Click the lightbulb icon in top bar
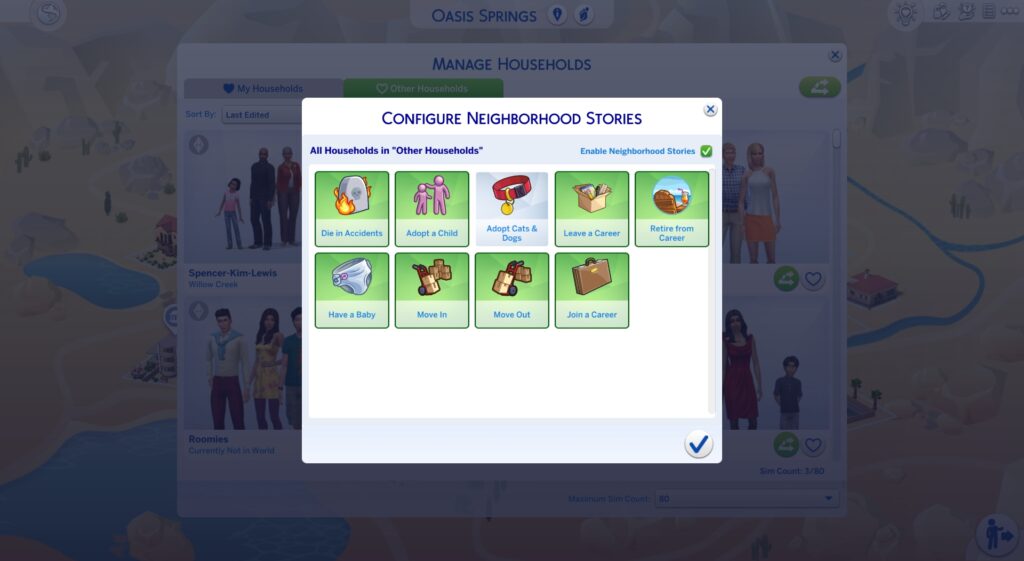 click(905, 13)
